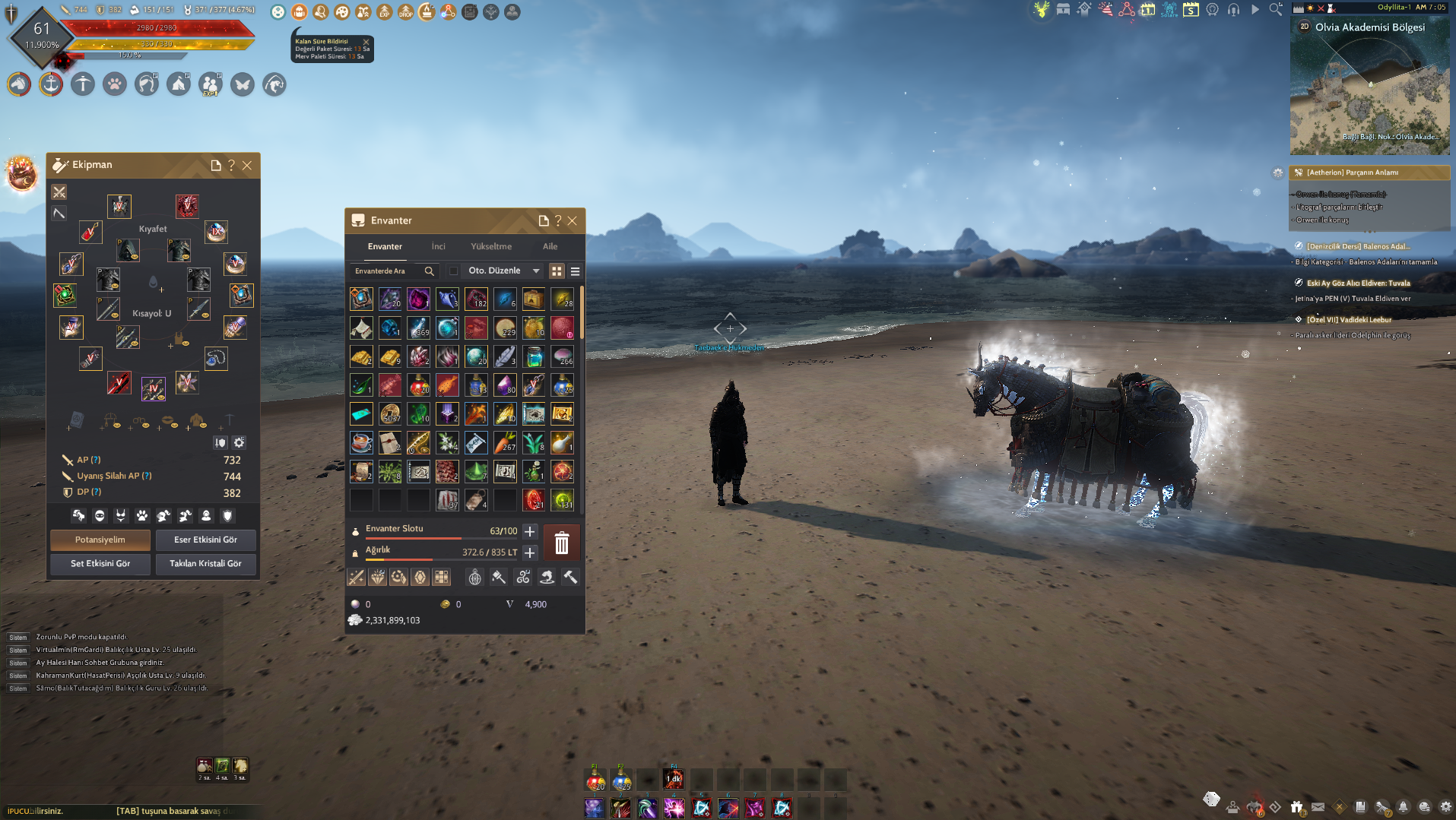Collapse the Değerli Paket Süresi notification

point(366,42)
